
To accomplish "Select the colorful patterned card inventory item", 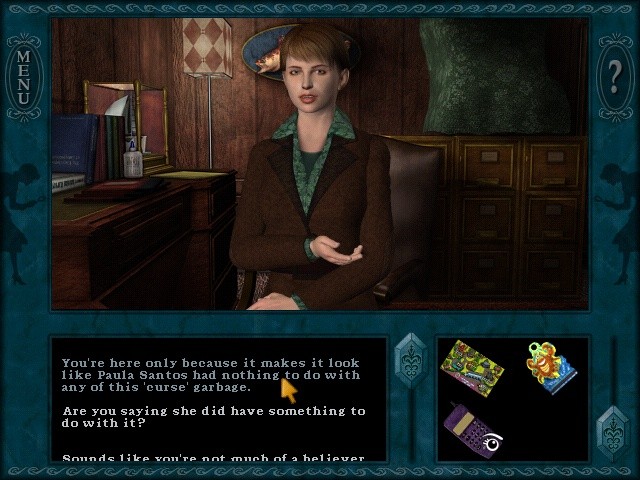I will point(472,364).
